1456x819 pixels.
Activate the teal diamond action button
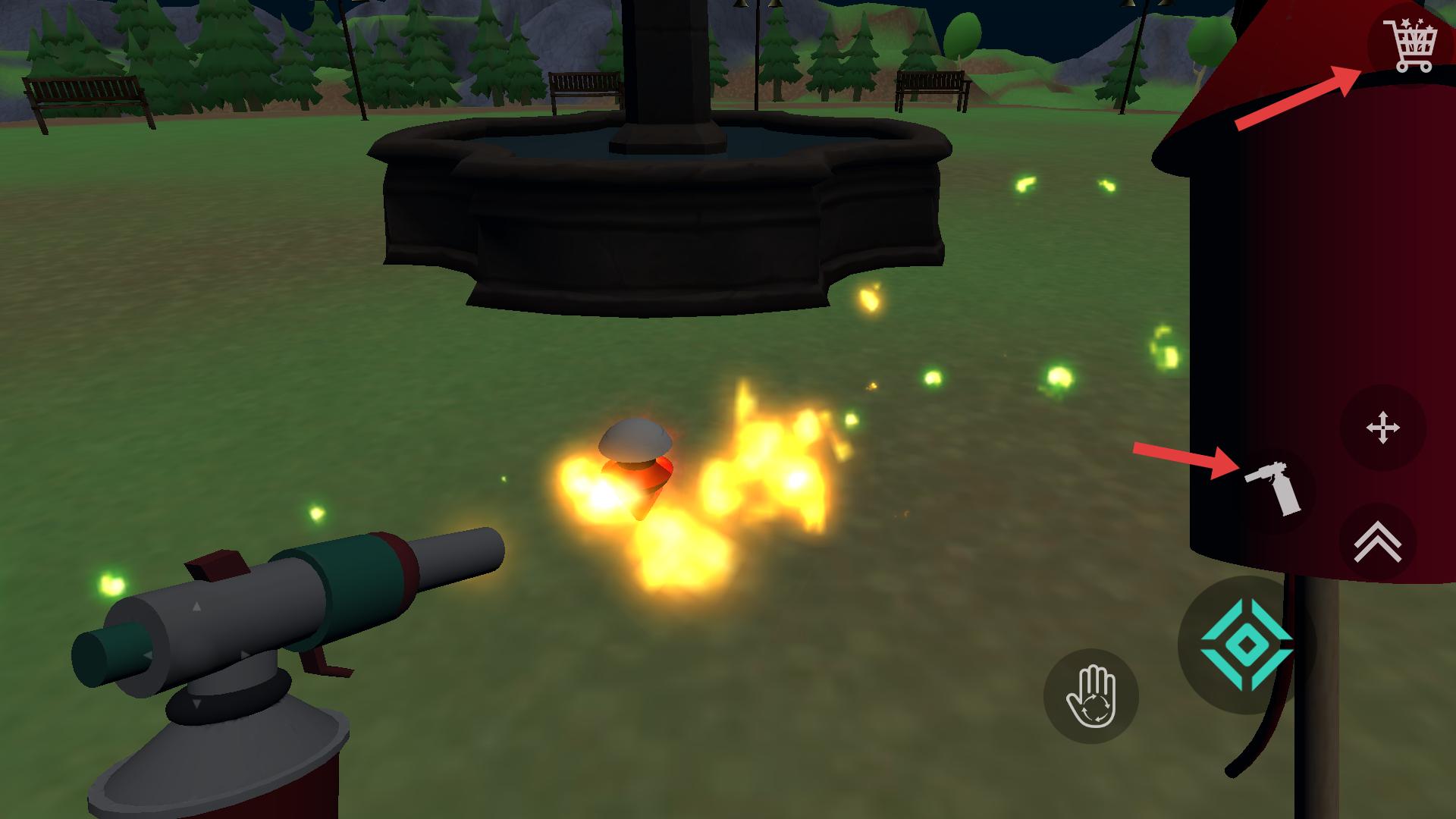1246,645
